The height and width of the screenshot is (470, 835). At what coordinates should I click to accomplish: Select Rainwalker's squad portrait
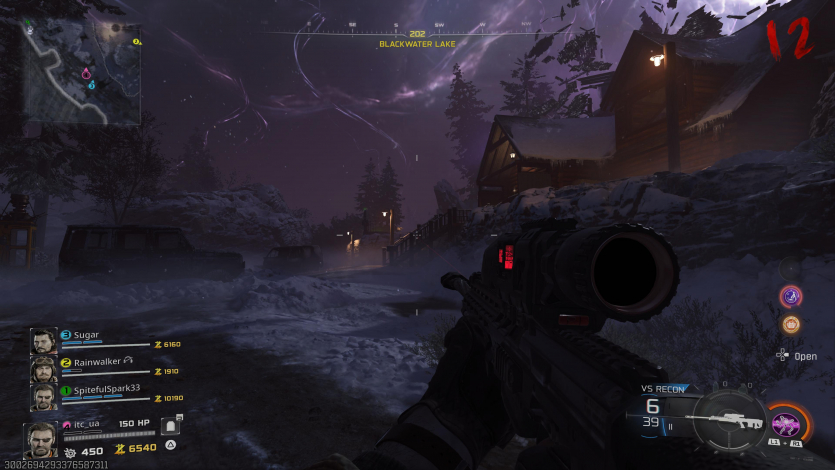tap(43, 369)
